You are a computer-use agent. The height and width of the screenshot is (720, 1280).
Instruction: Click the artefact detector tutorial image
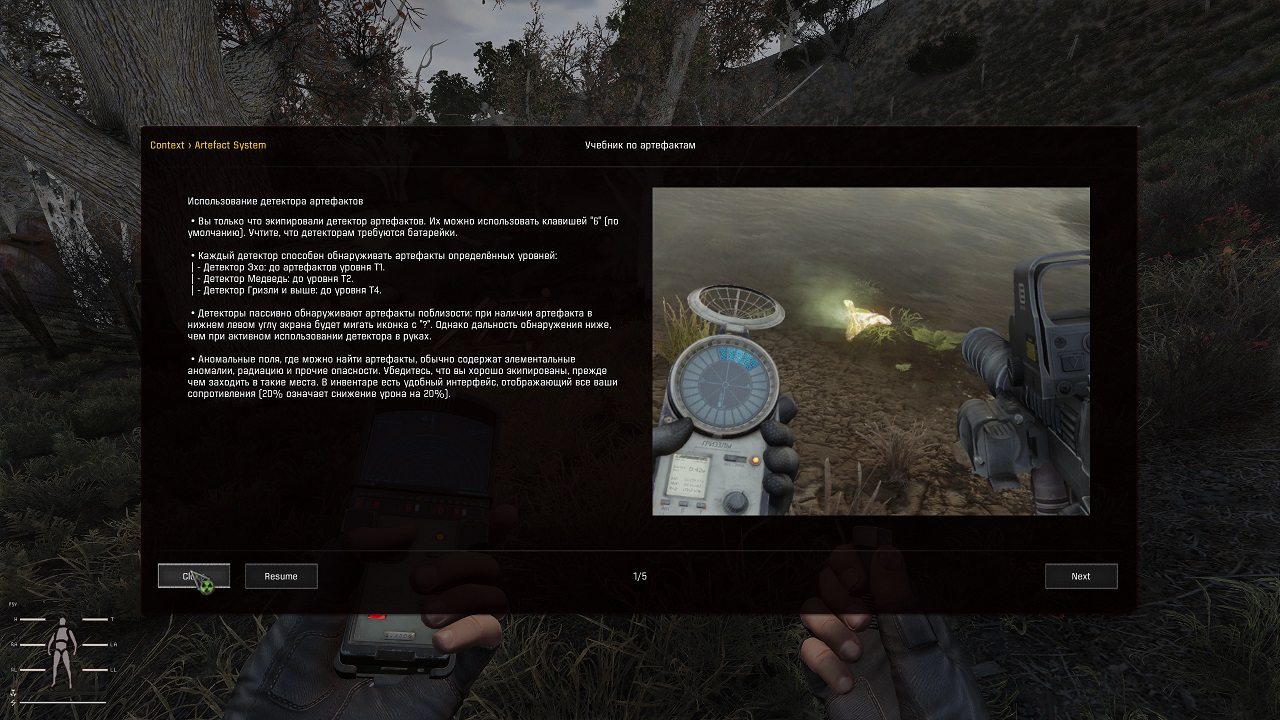870,351
